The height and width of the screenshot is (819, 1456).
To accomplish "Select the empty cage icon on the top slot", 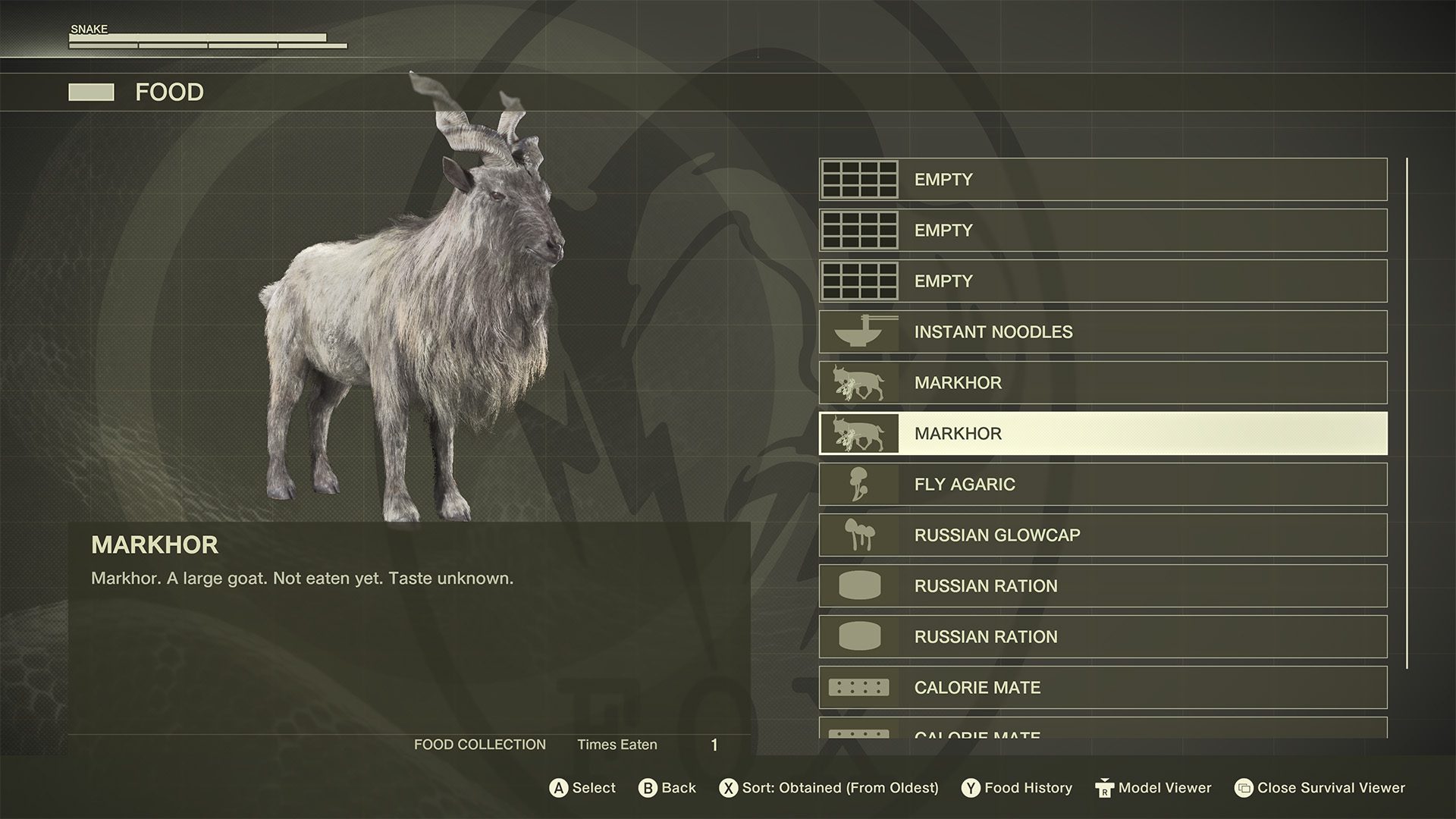I will pos(859,179).
